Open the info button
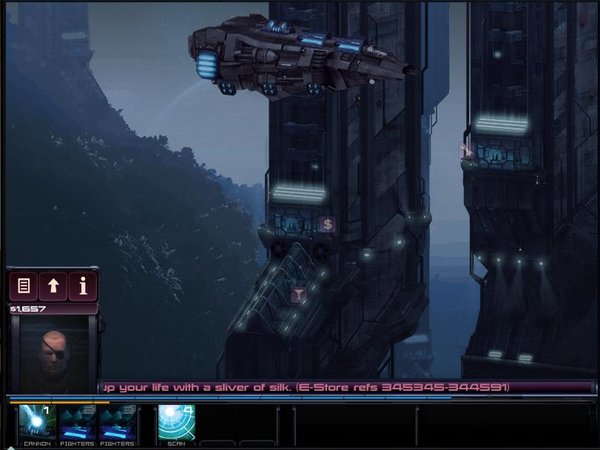The image size is (600, 450). [x=83, y=286]
